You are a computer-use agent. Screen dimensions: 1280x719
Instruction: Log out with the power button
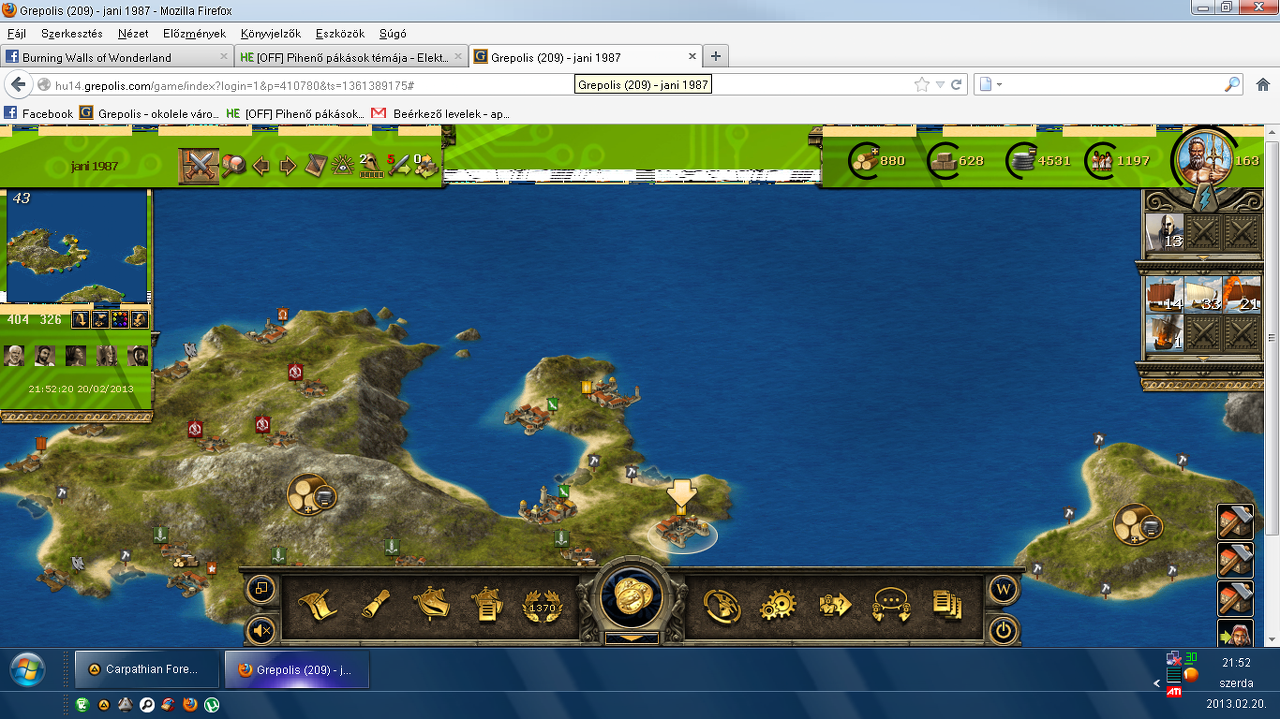[x=1003, y=630]
